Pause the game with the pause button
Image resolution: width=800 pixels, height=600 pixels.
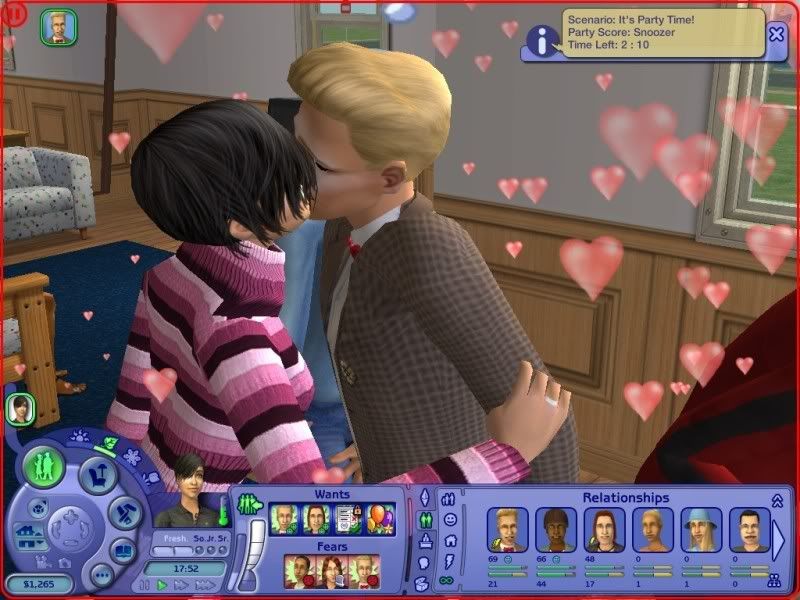click(146, 584)
